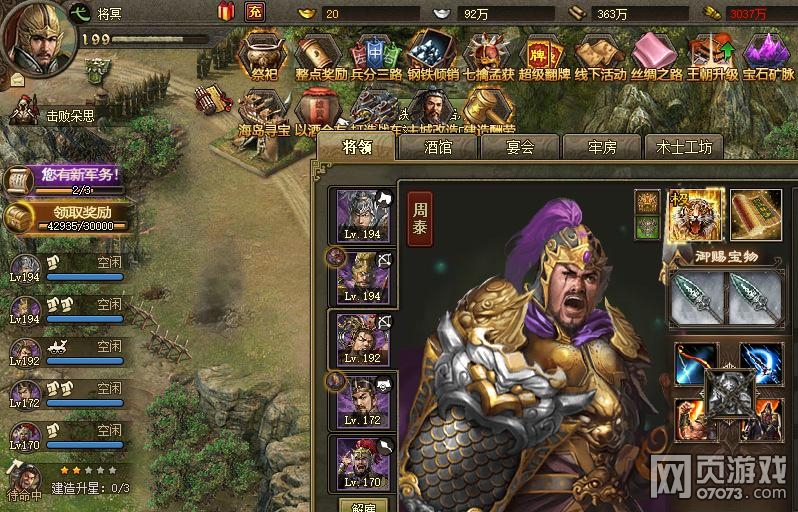This screenshot has width=798, height=512.
Task: Switch to the 宴会 banquet tab
Action: 519,147
